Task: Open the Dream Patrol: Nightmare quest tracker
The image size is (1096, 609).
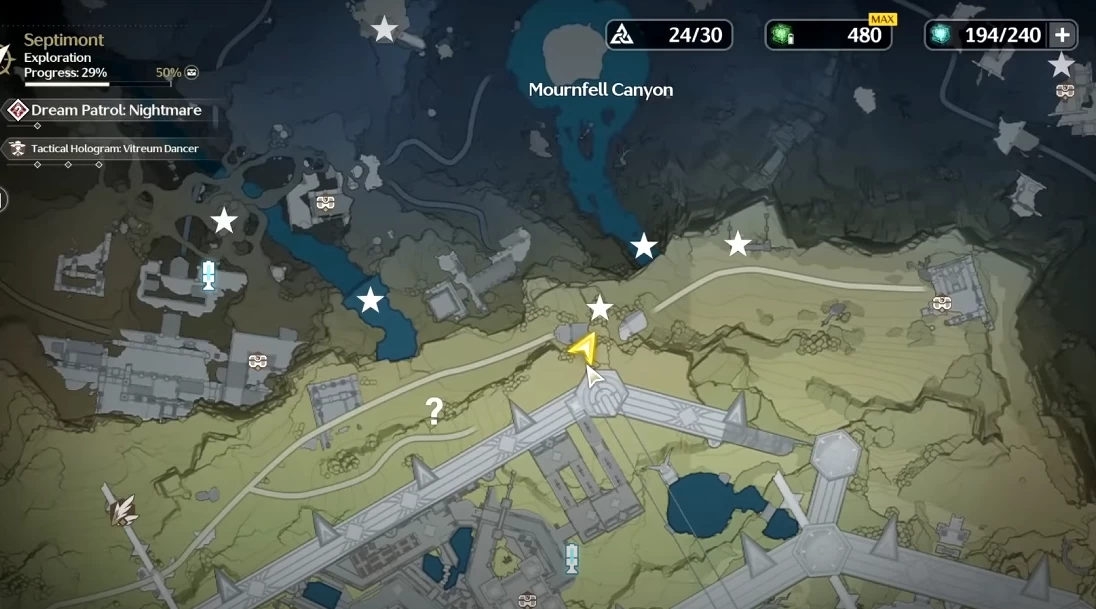Action: (x=115, y=110)
